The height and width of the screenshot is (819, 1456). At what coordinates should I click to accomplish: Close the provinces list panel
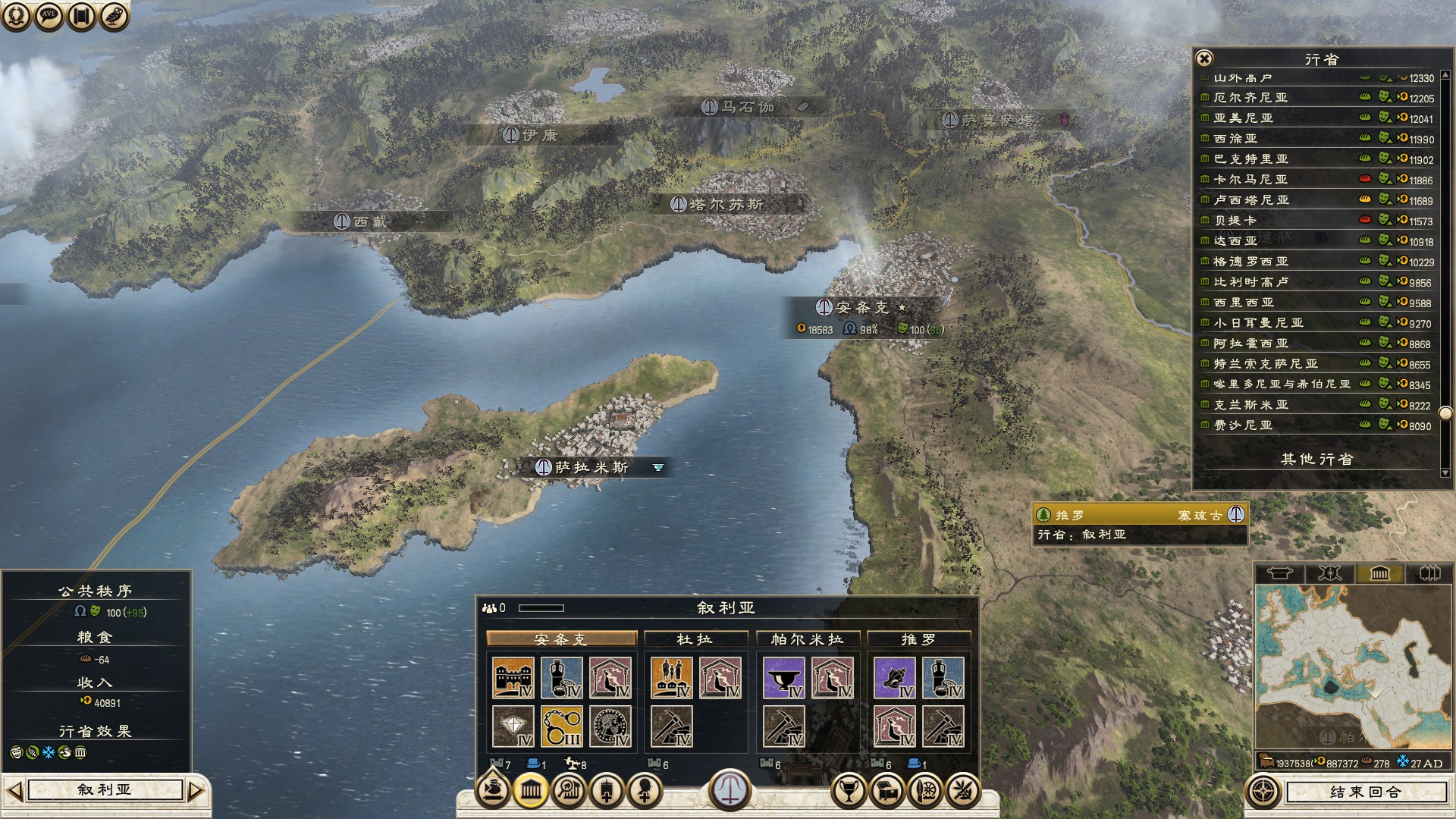(1204, 58)
